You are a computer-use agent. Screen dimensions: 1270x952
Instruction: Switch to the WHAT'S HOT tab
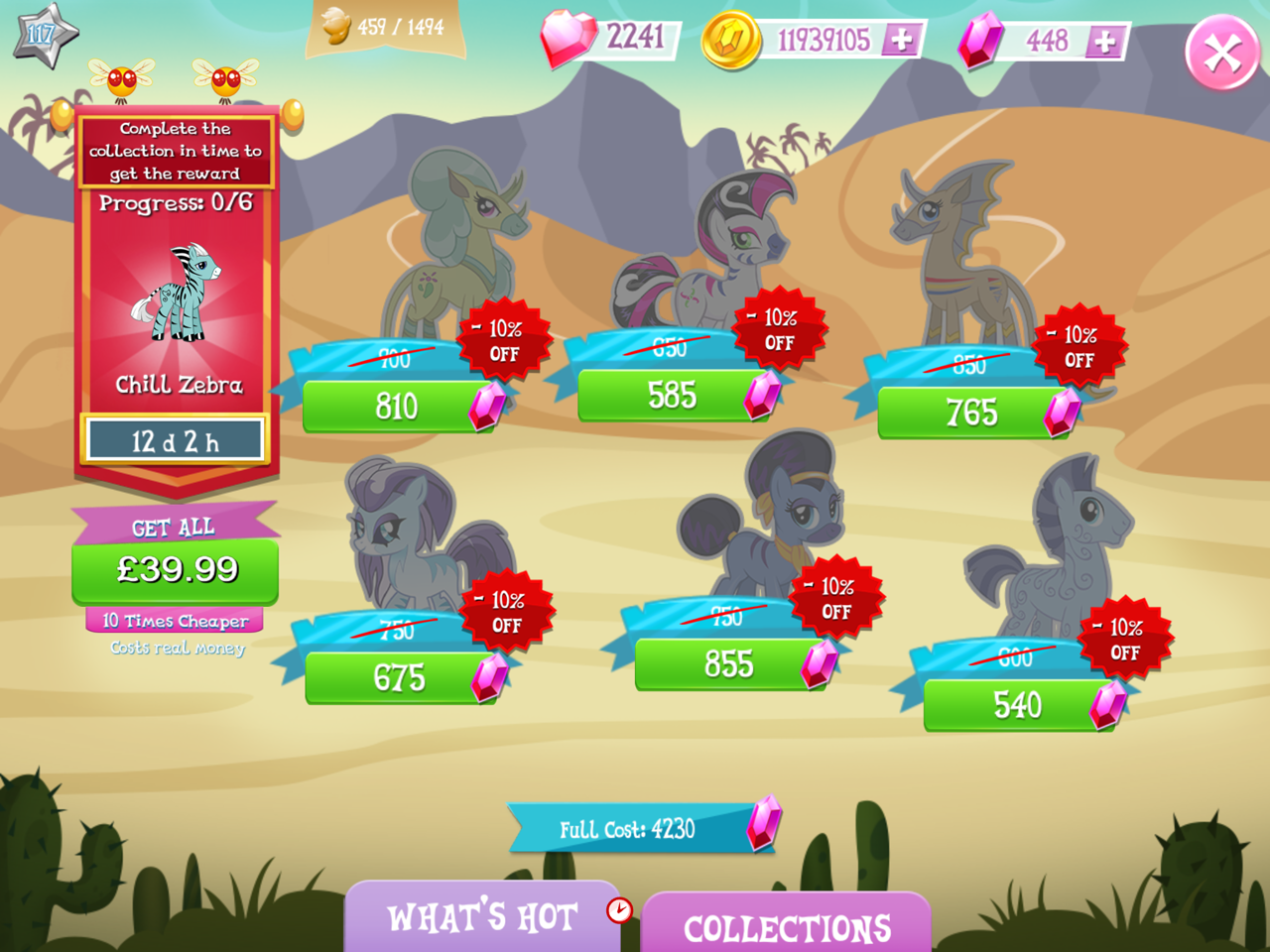[483, 917]
